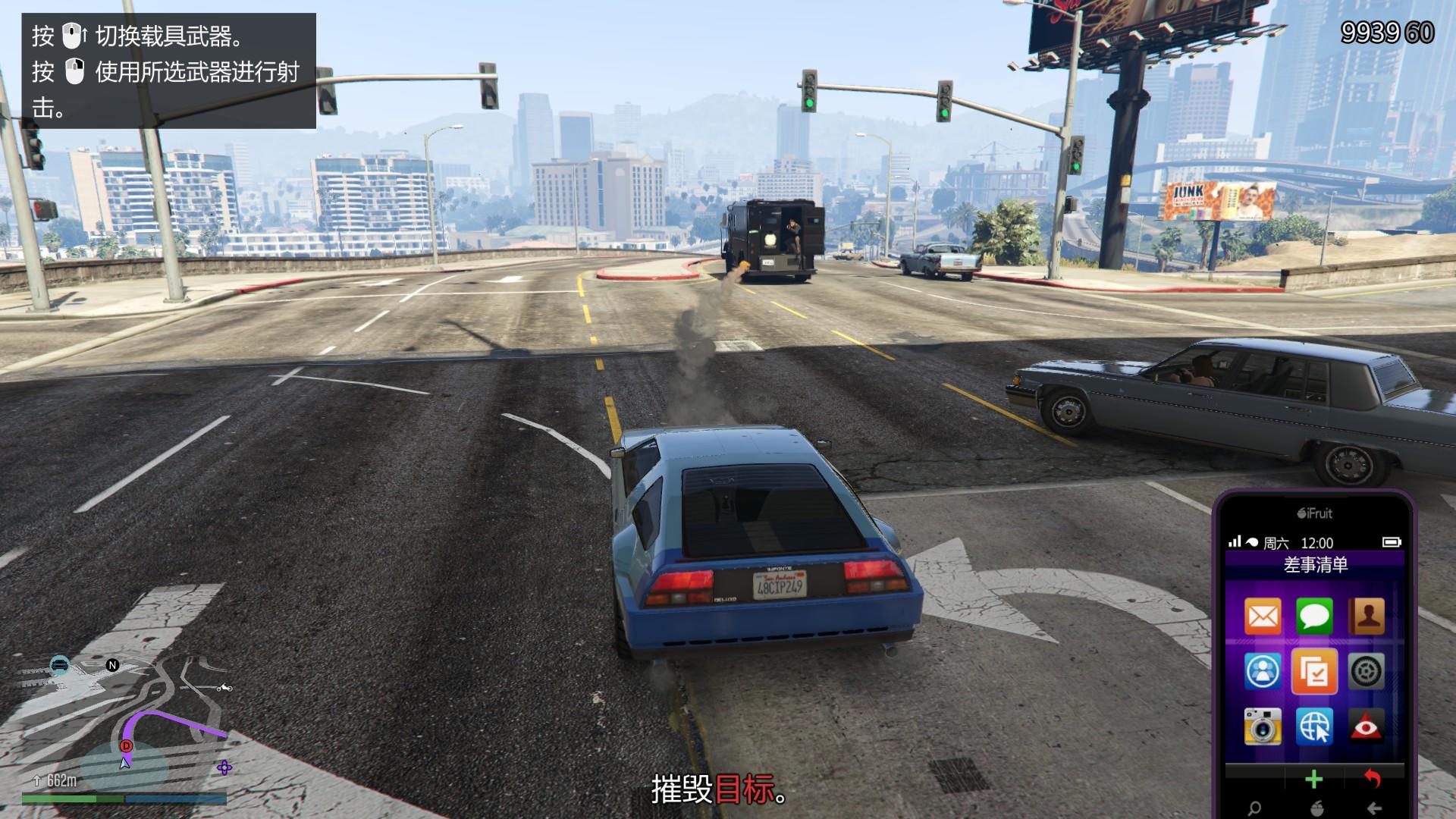Click the weather cloud icon on the status bar
This screenshot has width=1456, height=819.
coord(1254,541)
